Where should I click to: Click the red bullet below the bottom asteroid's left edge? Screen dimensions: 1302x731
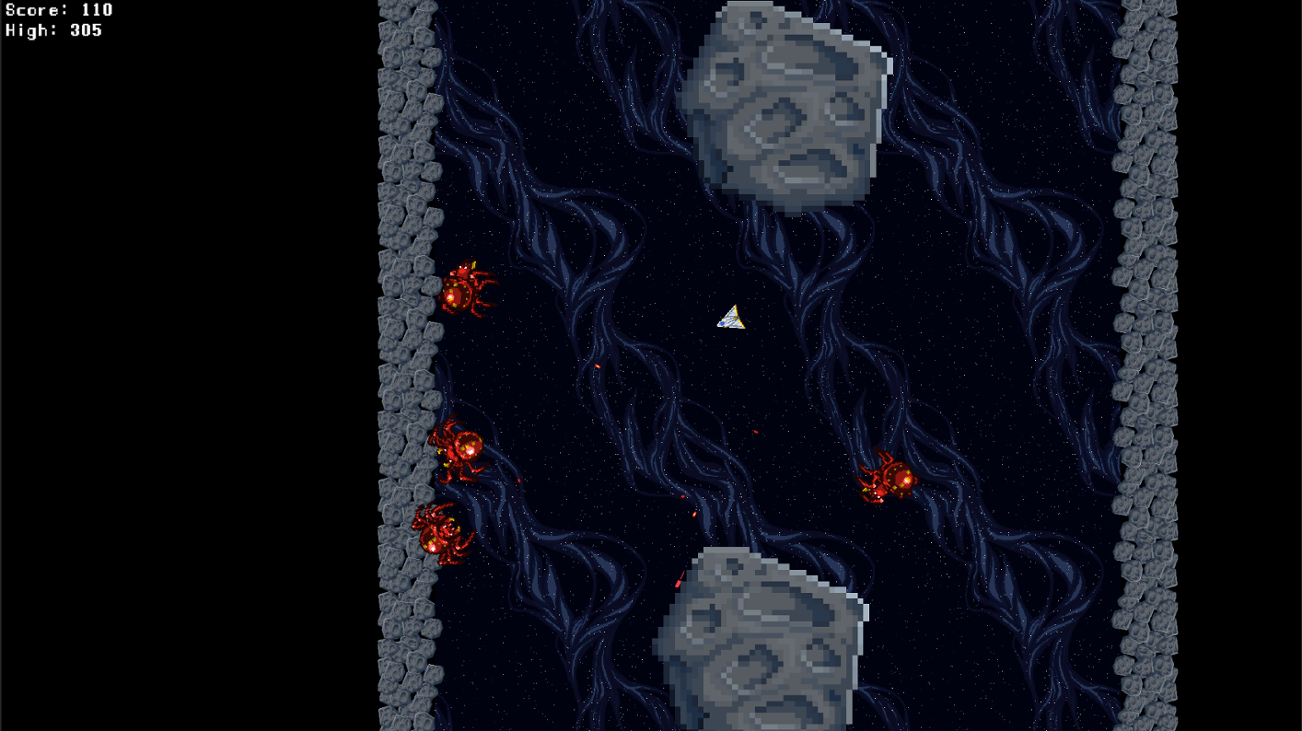click(x=678, y=580)
